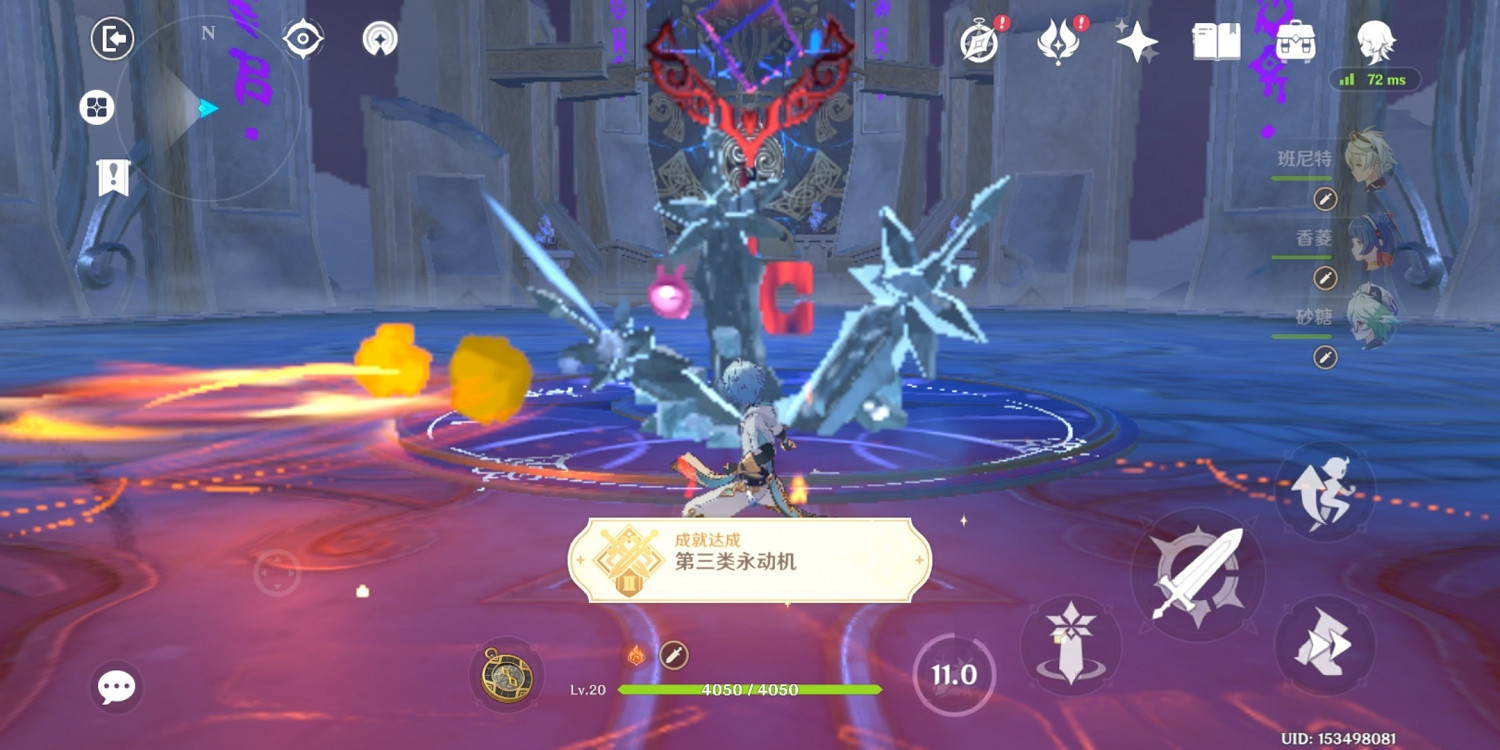Viewport: 1500px width, 750px height.
Task: Open the Adventurer Handbook book icon
Action: [x=1216, y=42]
